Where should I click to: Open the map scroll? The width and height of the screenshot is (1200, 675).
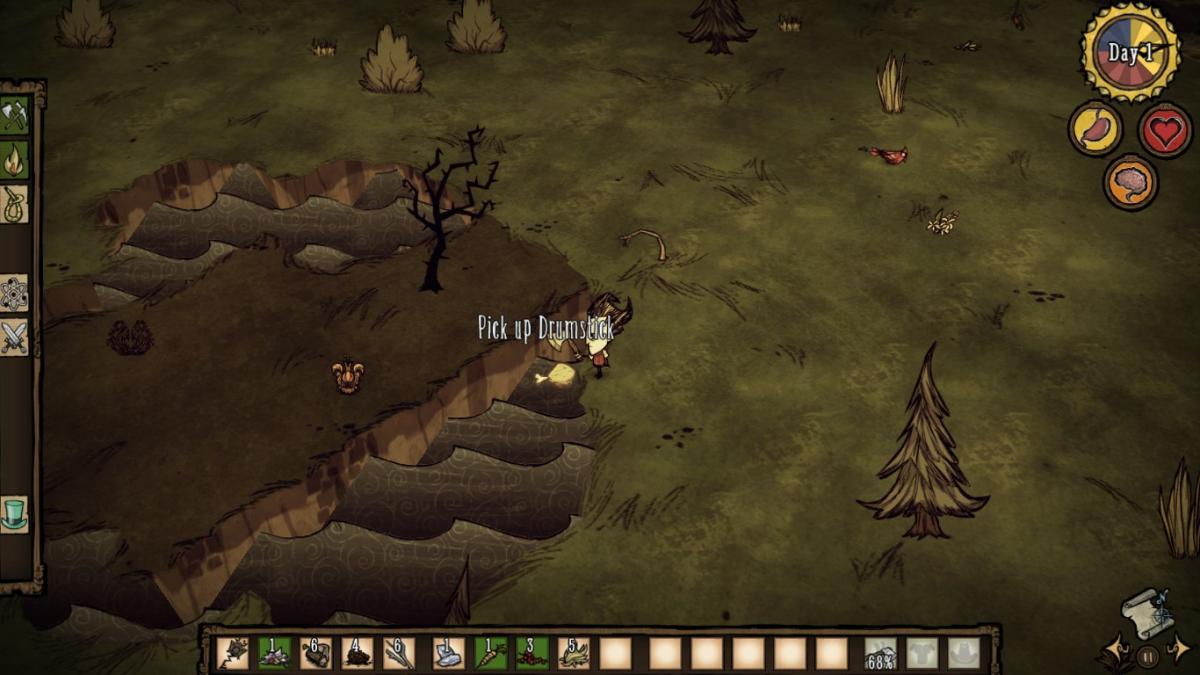click(x=1148, y=612)
